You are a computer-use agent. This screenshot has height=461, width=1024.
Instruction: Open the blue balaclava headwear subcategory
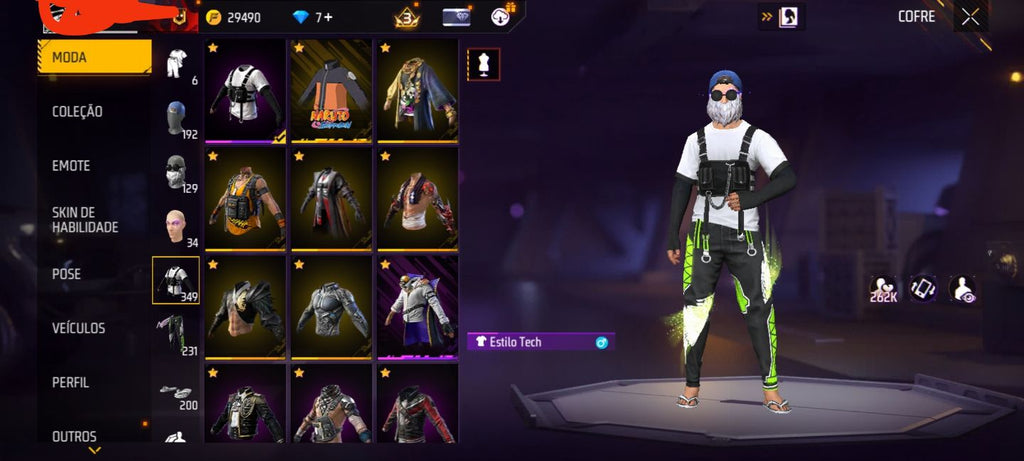(175, 117)
